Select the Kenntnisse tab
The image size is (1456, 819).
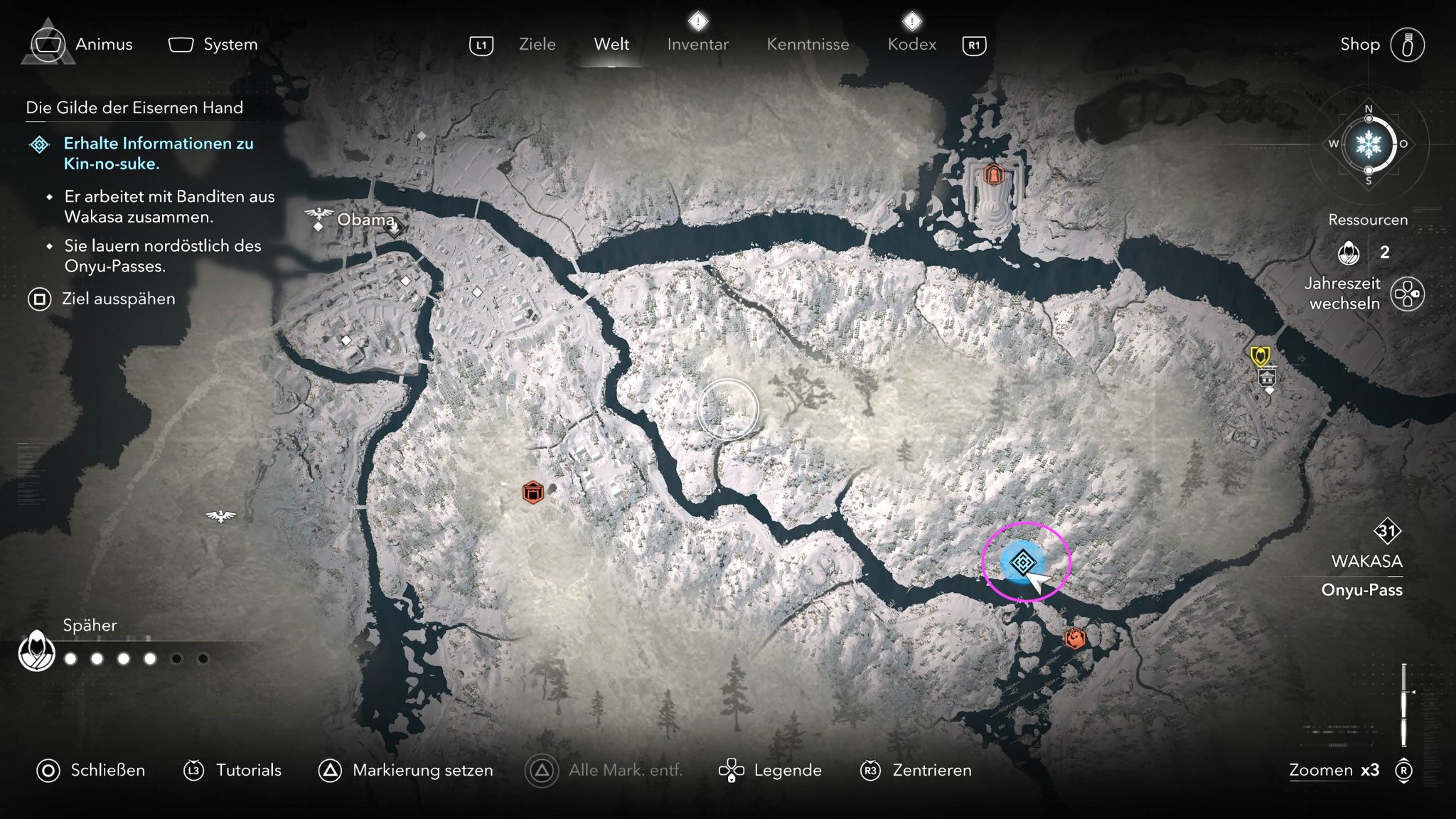[x=808, y=44]
